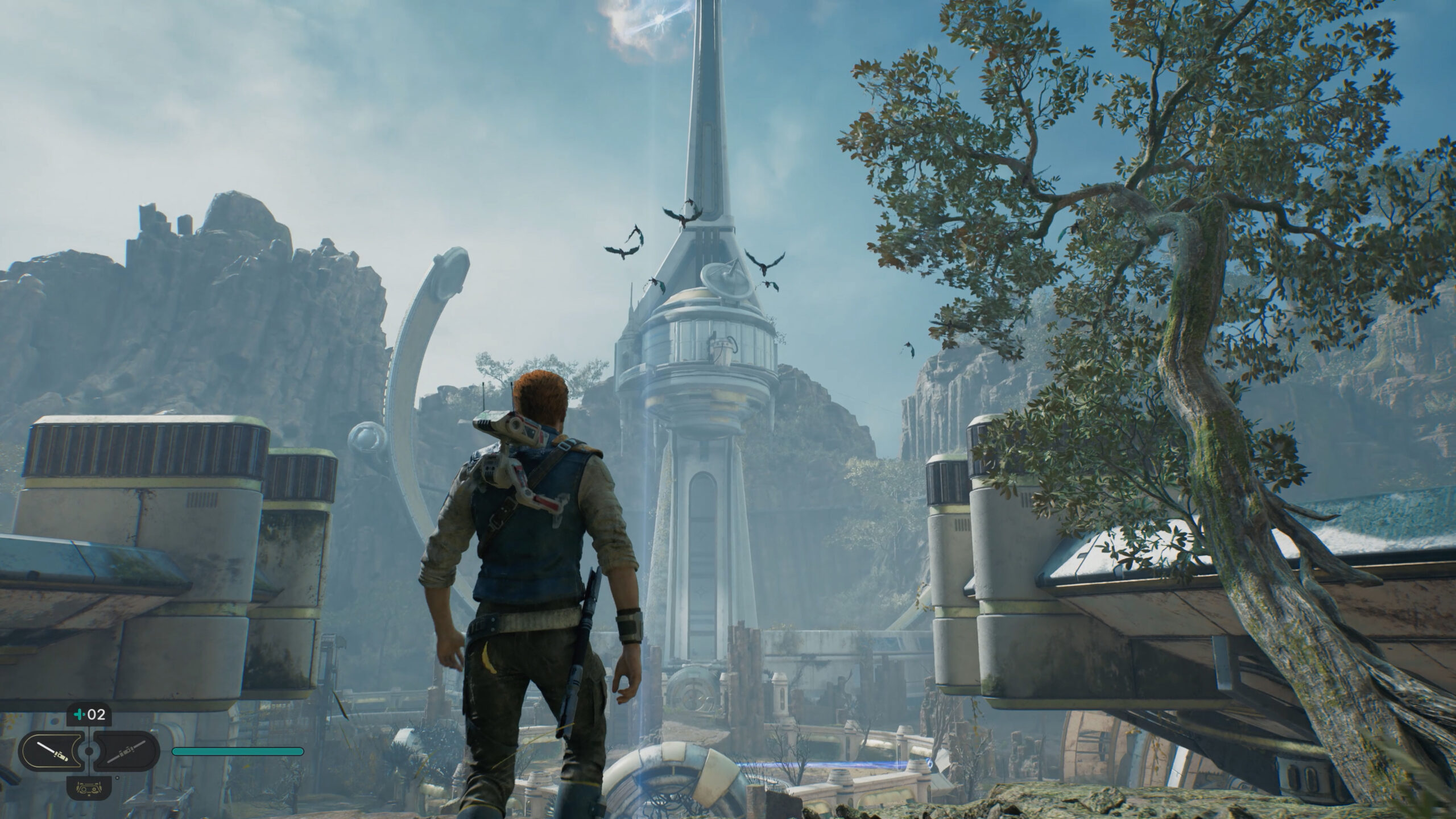Click the green stim canister plus icon

[78, 716]
